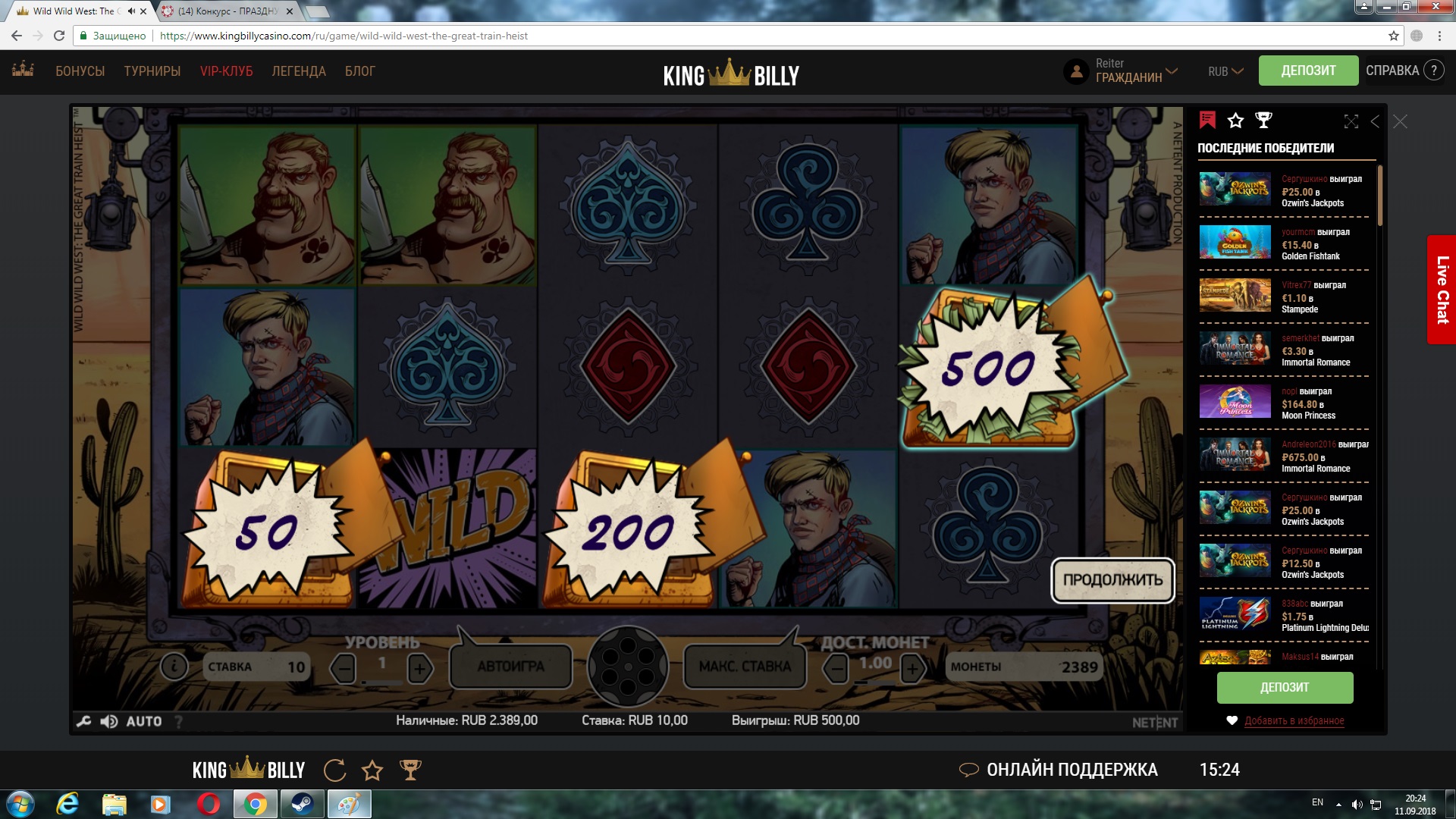Raise the coin value with plus
Screen dimensions: 1456x819
(912, 668)
